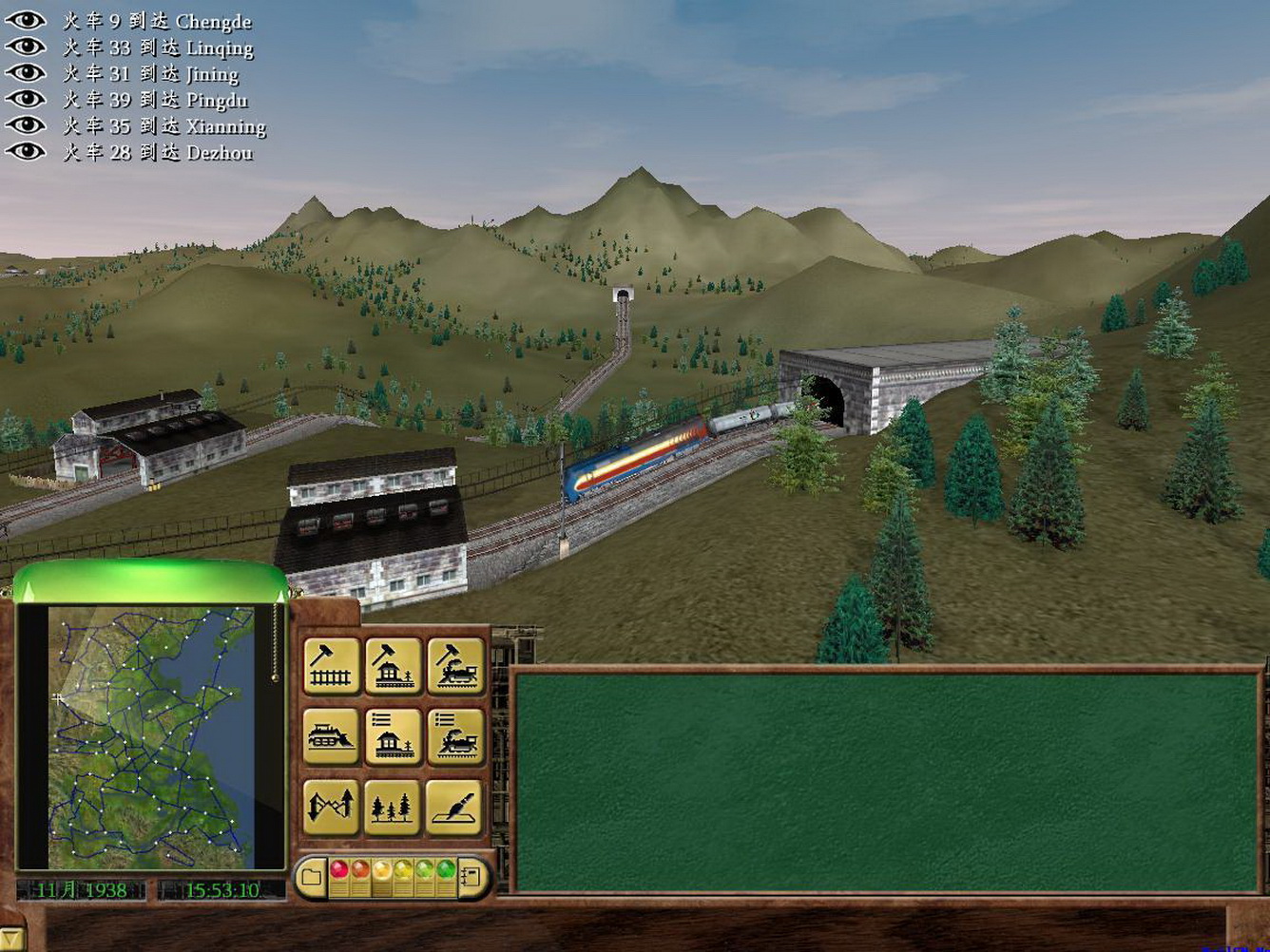Viewport: 1270px width, 952px height.
Task: View train 9 arriving at Chengde
Action: tap(26, 21)
